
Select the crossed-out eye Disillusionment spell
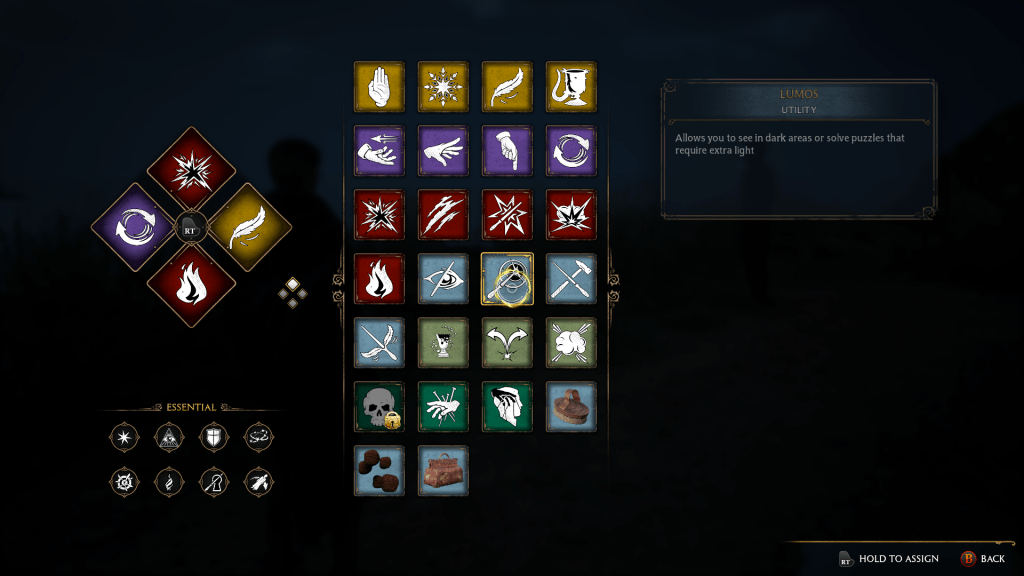pyautogui.click(x=443, y=278)
